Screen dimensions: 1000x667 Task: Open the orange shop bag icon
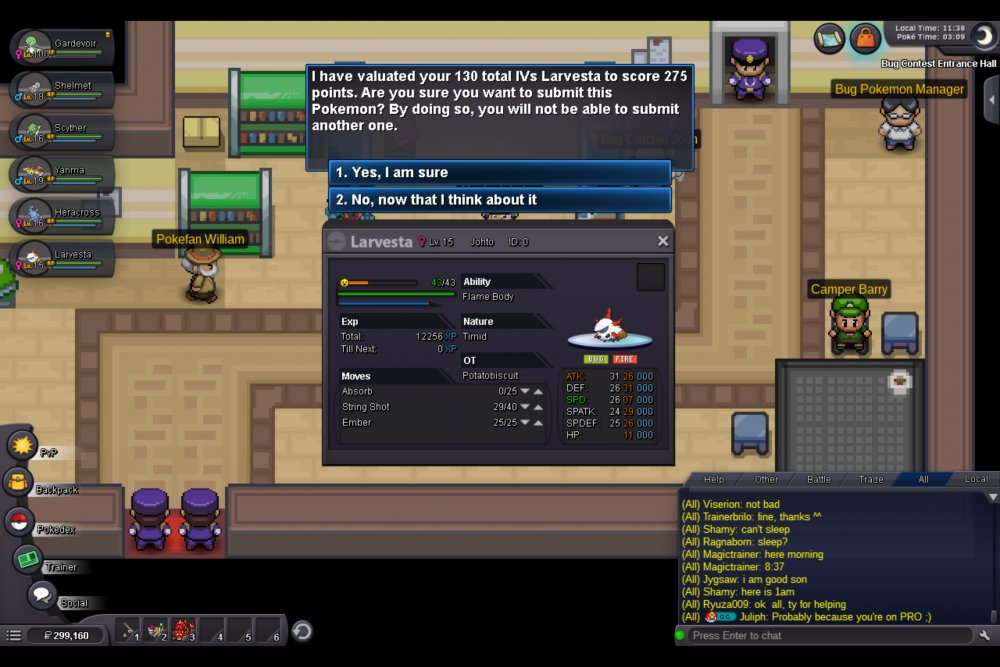(865, 38)
